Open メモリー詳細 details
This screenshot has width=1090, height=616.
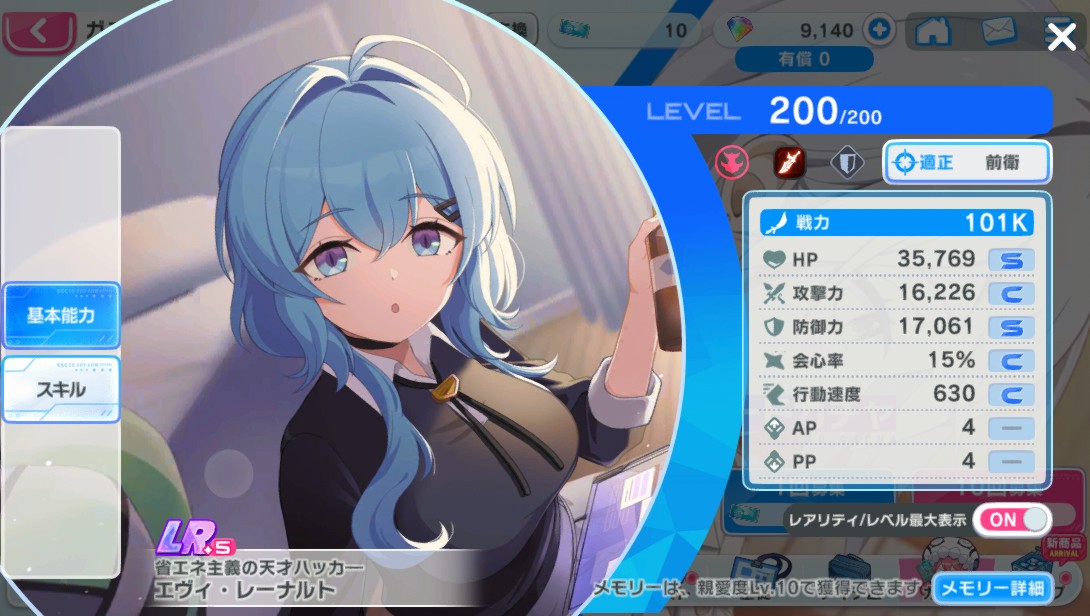(993, 588)
